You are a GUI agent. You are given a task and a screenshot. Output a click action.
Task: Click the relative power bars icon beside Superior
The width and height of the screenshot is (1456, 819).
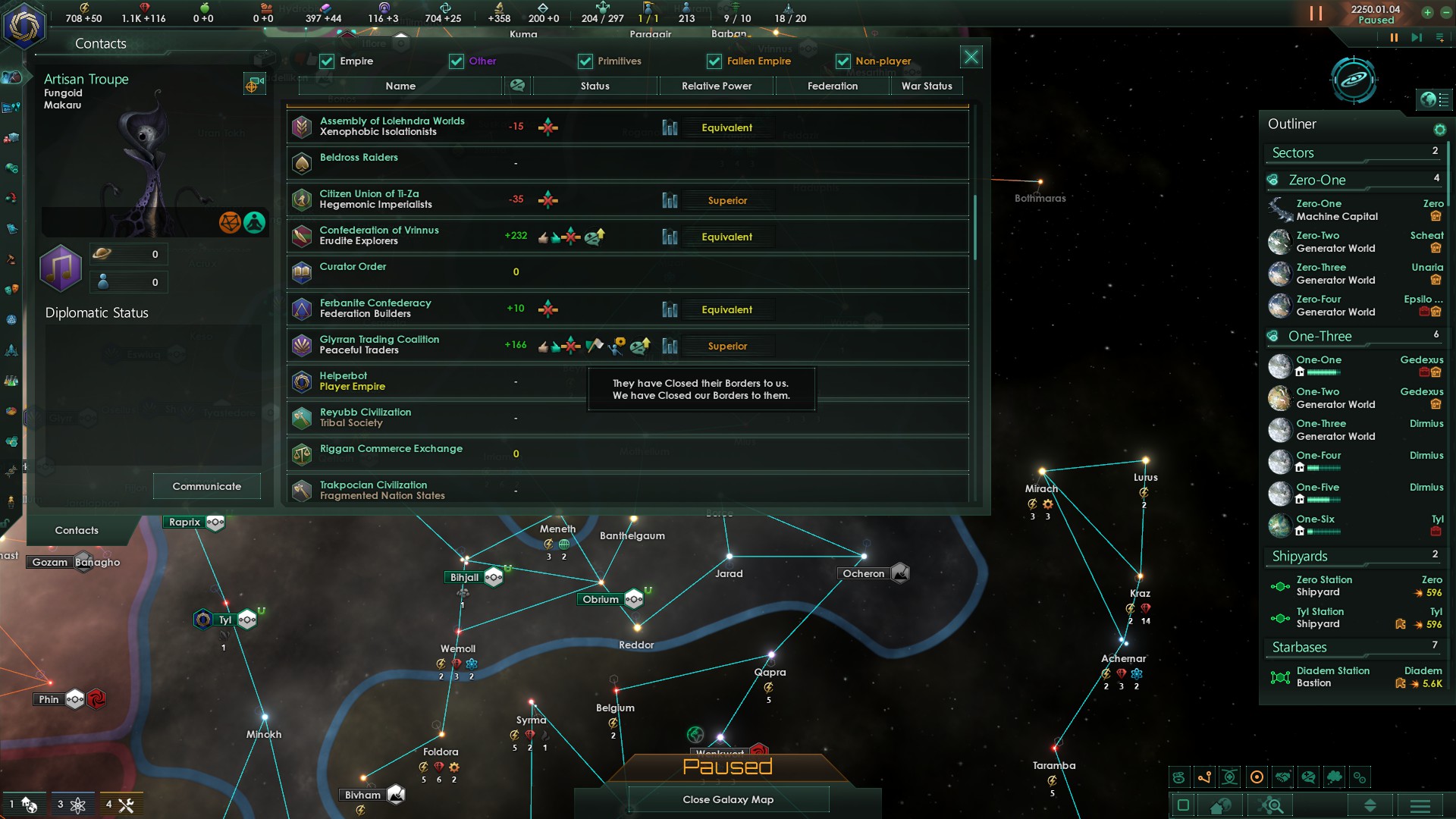pos(670,200)
